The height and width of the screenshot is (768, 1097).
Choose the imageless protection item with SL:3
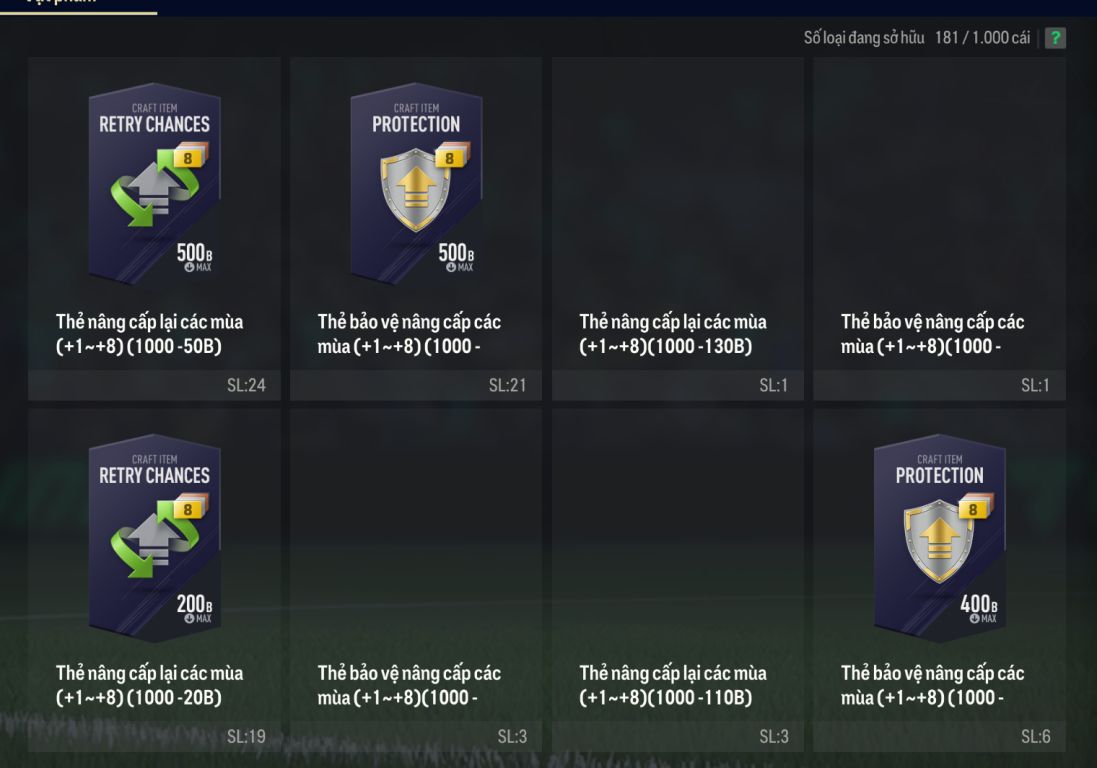pos(416,580)
